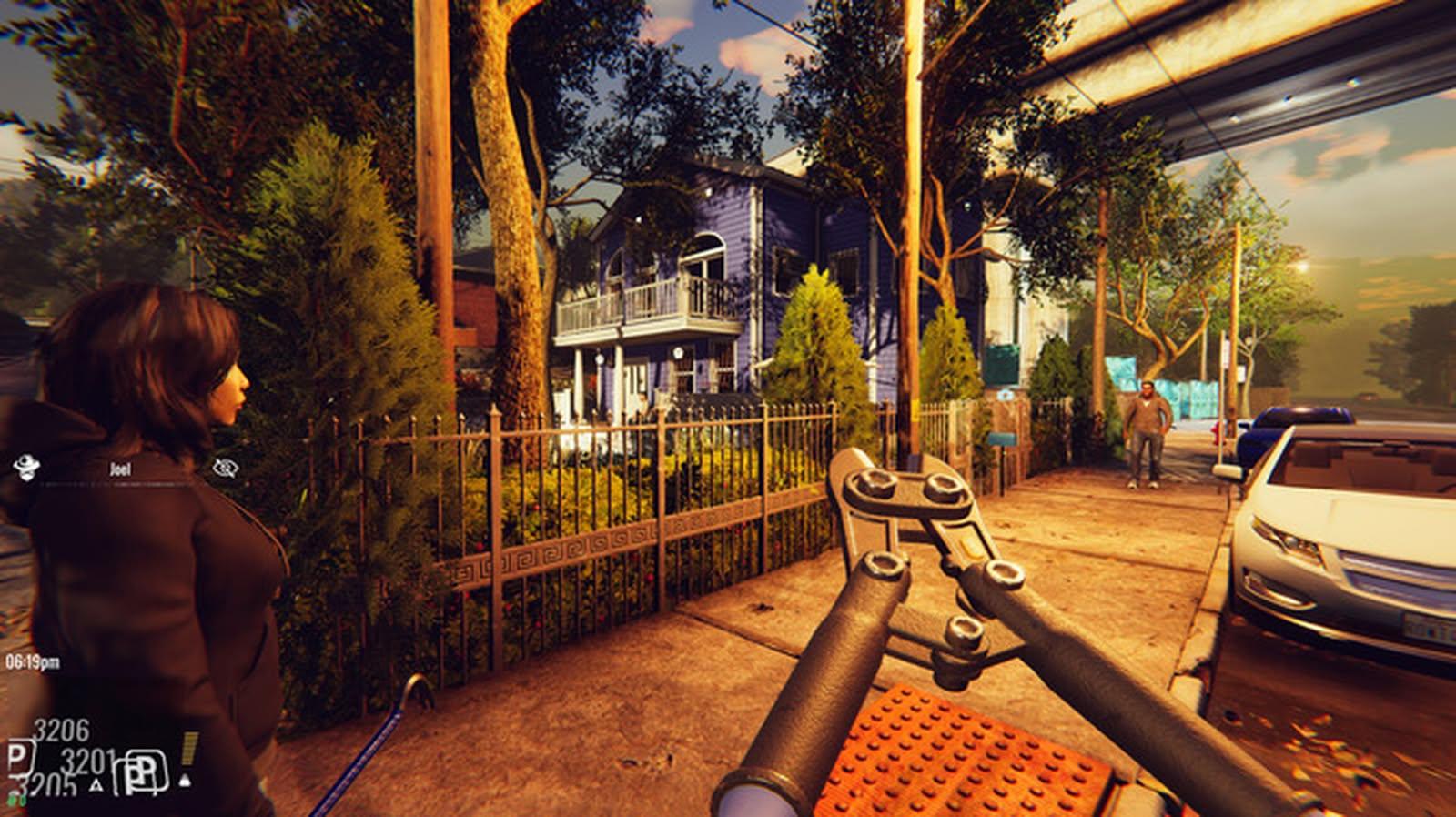Click the boxed parking-lot marker on the minimap
The image size is (1456, 817).
[x=143, y=772]
